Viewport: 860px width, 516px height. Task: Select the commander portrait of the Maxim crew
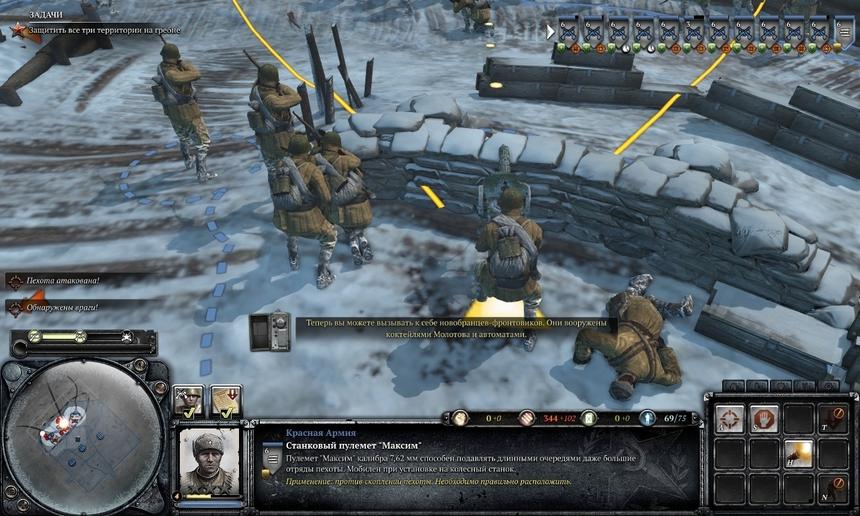(209, 461)
